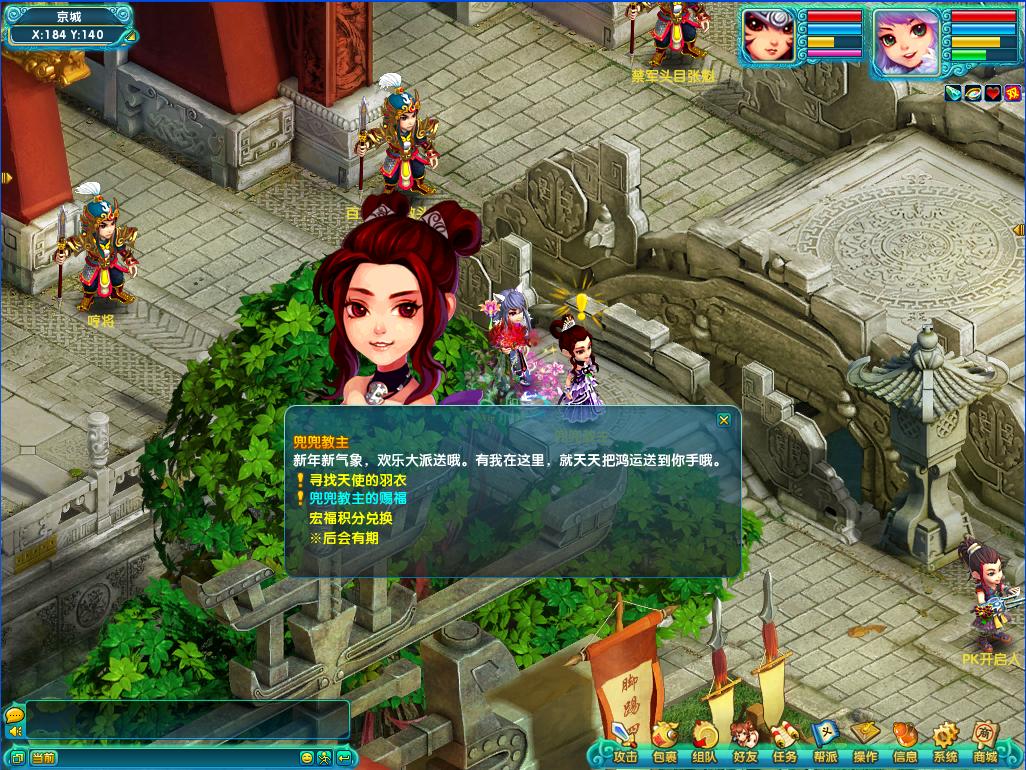Image resolution: width=1026 pixels, height=770 pixels.
Task: Choose 宏福积分兑换 in the dialogue
Action: coord(350,518)
